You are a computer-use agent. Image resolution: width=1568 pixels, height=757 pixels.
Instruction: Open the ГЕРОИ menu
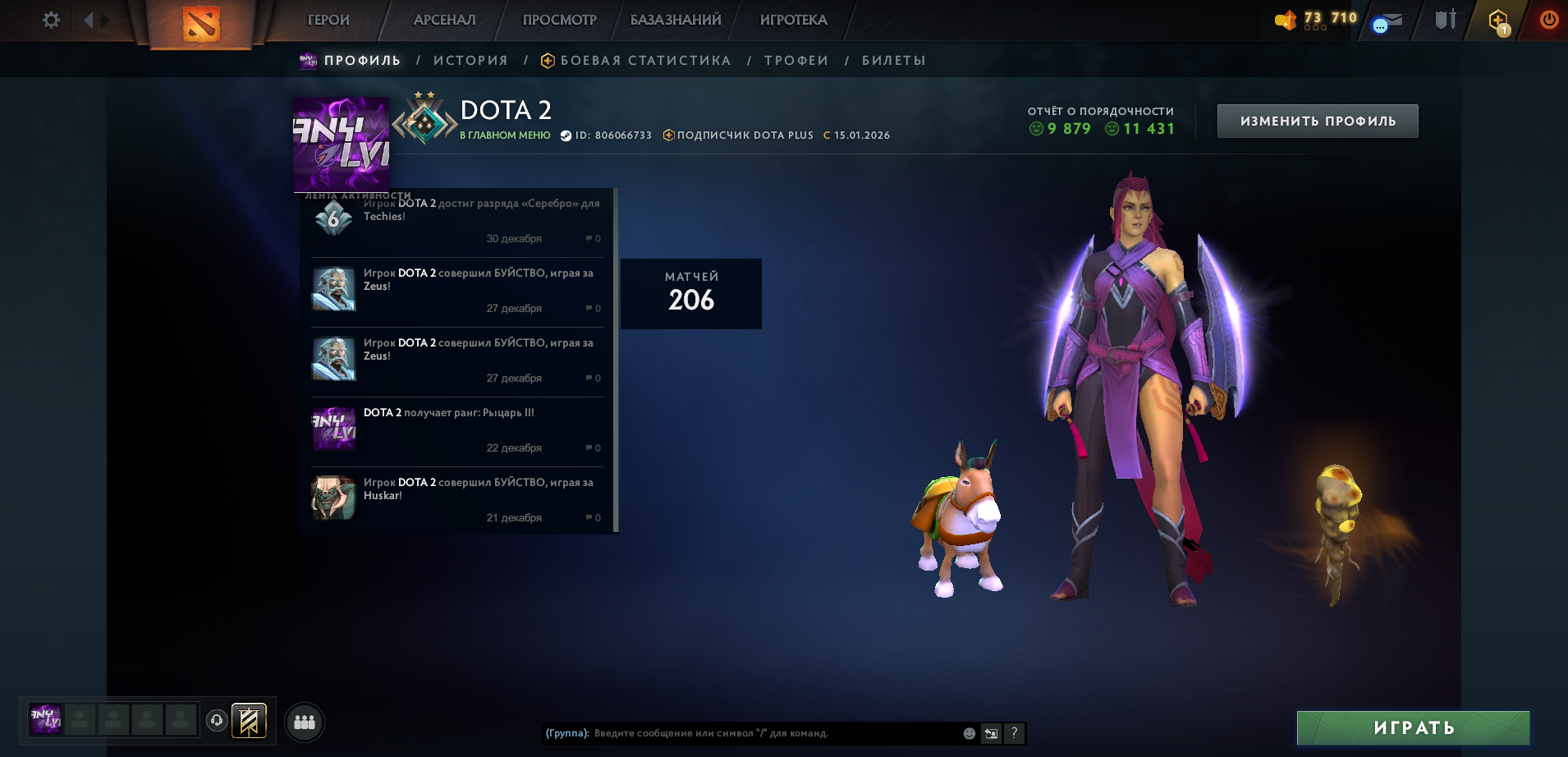click(328, 21)
